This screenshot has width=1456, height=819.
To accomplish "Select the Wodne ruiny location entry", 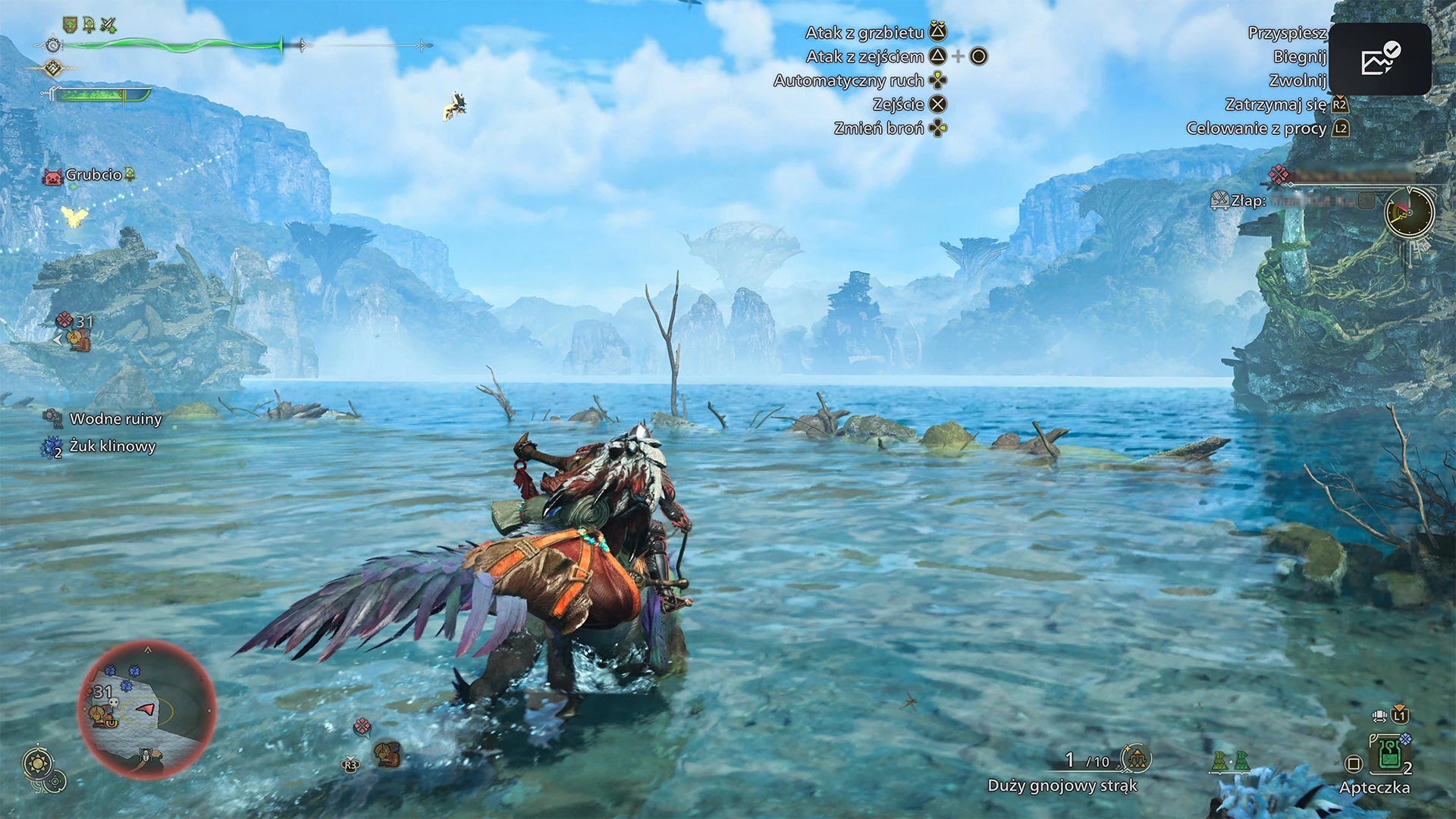I will [x=115, y=419].
